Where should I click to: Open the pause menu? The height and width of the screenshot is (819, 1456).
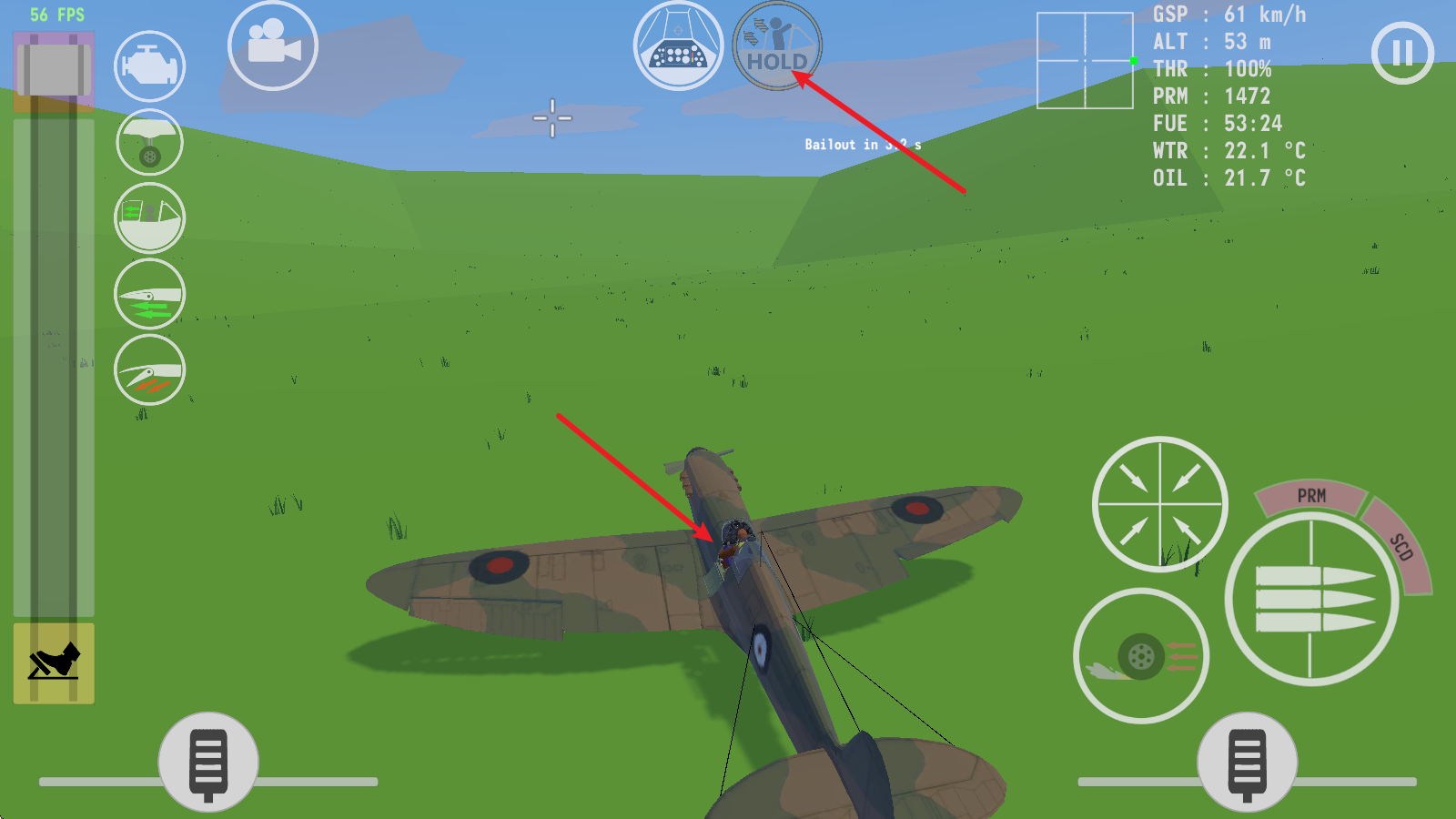pos(1401,52)
